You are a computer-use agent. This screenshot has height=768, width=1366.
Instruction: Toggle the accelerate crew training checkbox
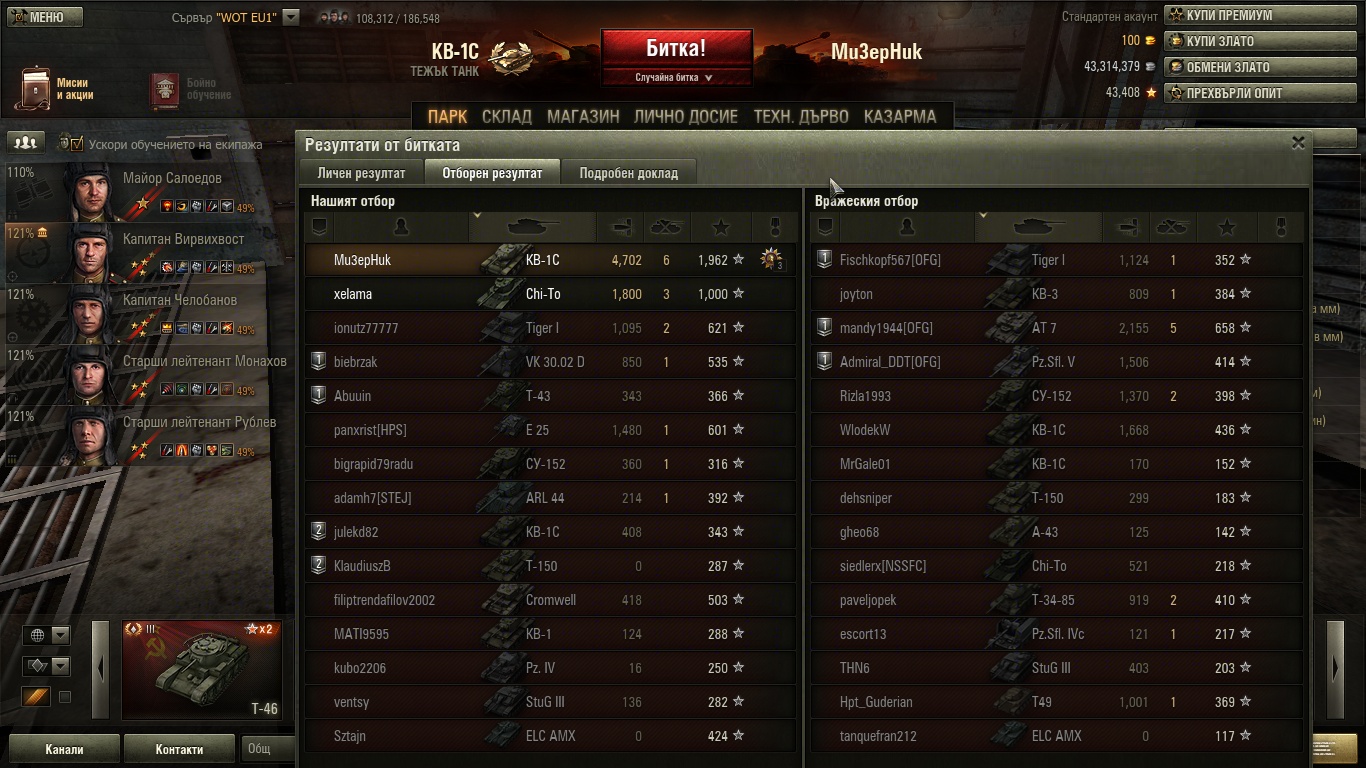pyautogui.click(x=77, y=144)
